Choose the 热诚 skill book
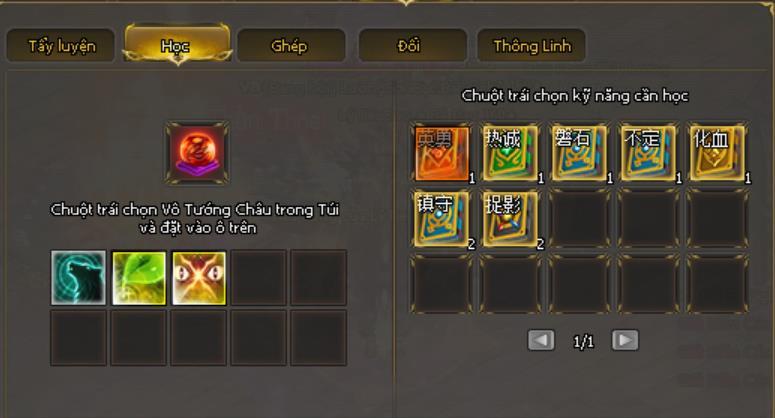The width and height of the screenshot is (775, 418). tap(510, 153)
